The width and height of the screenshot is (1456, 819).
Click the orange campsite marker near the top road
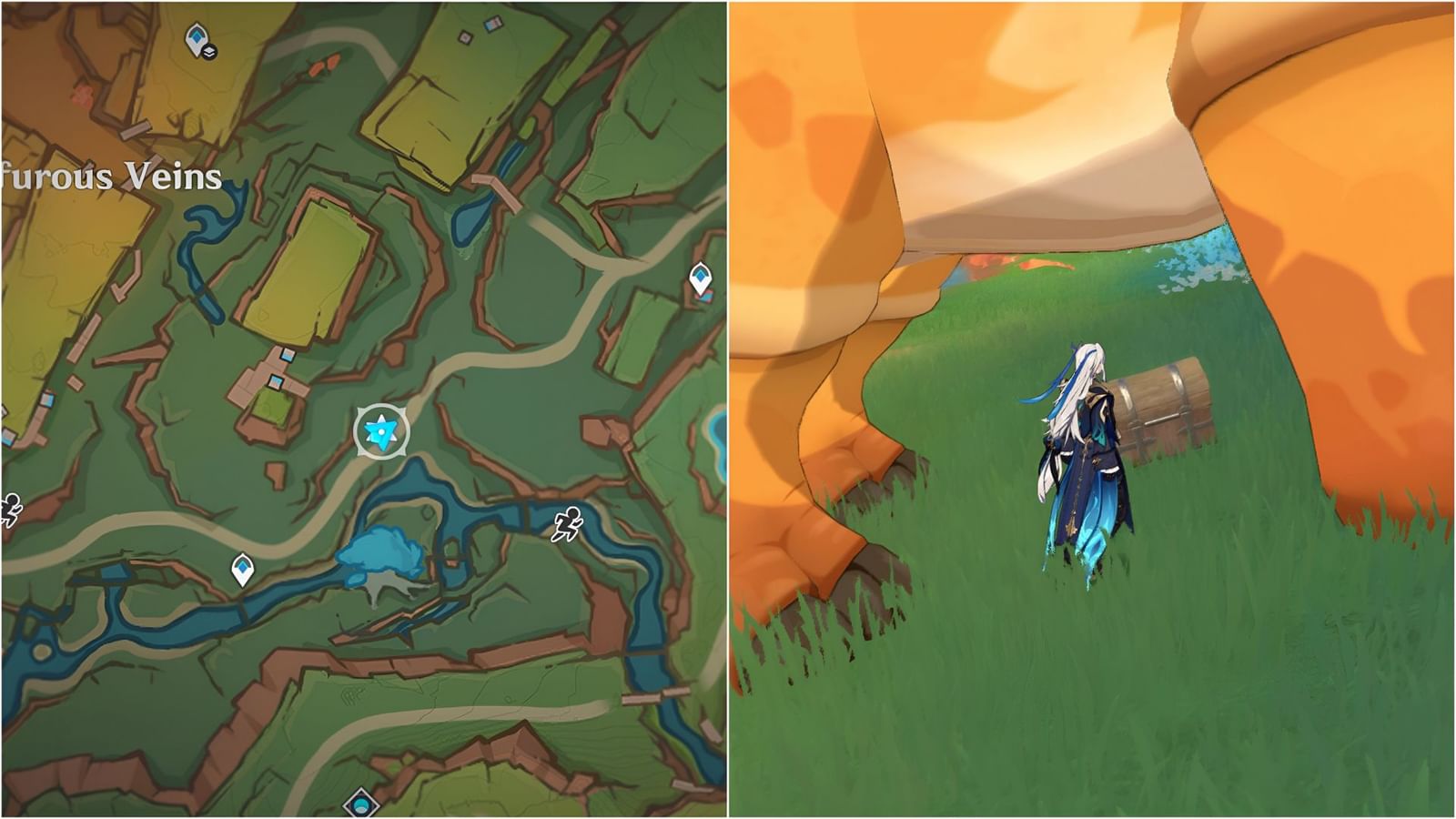[323, 66]
